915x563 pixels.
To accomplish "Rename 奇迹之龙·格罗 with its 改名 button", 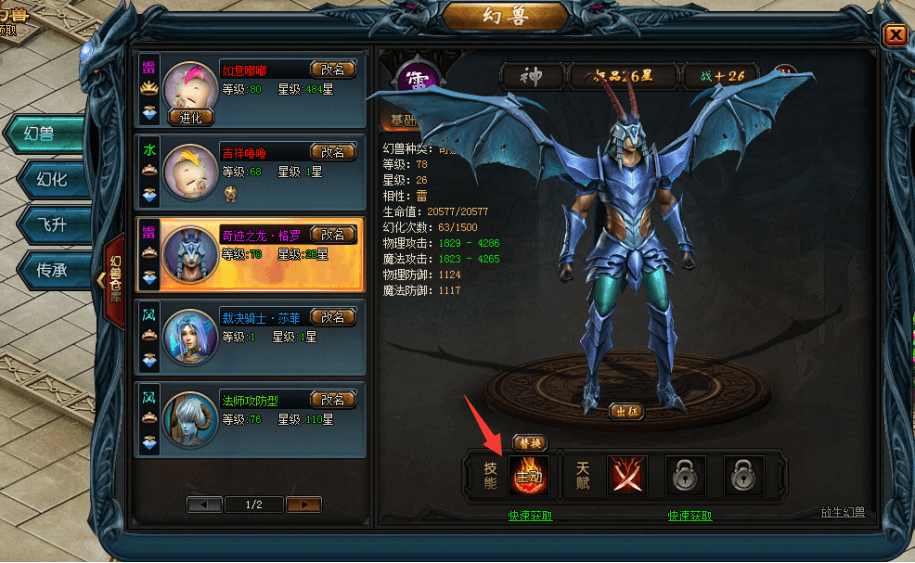I will [x=333, y=234].
